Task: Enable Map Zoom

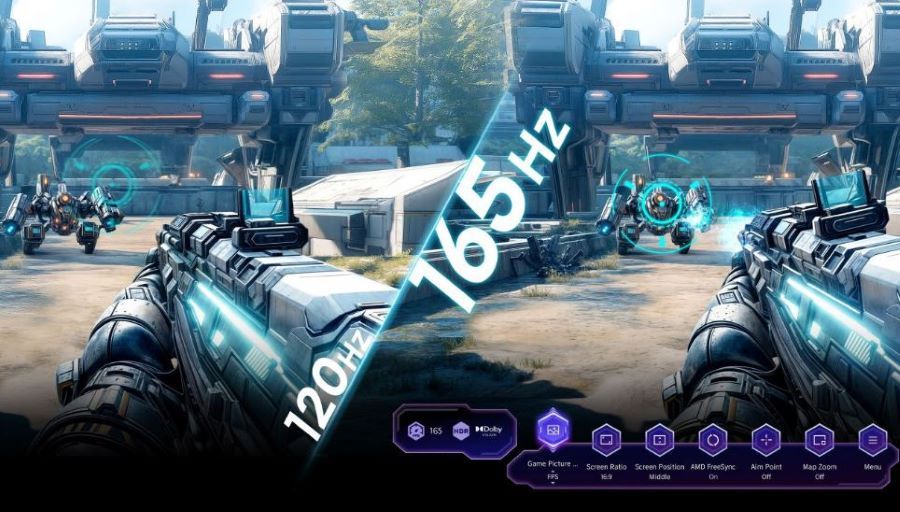Action: click(x=819, y=440)
